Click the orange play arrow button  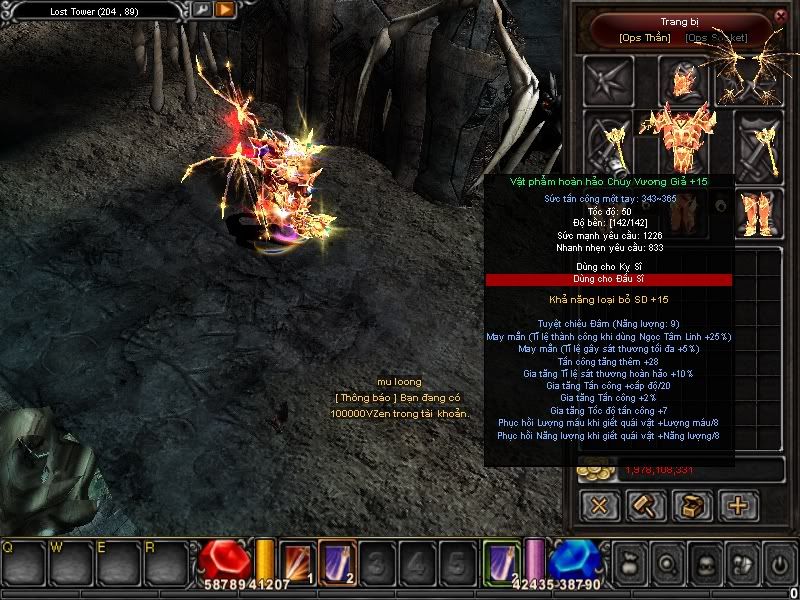click(225, 10)
